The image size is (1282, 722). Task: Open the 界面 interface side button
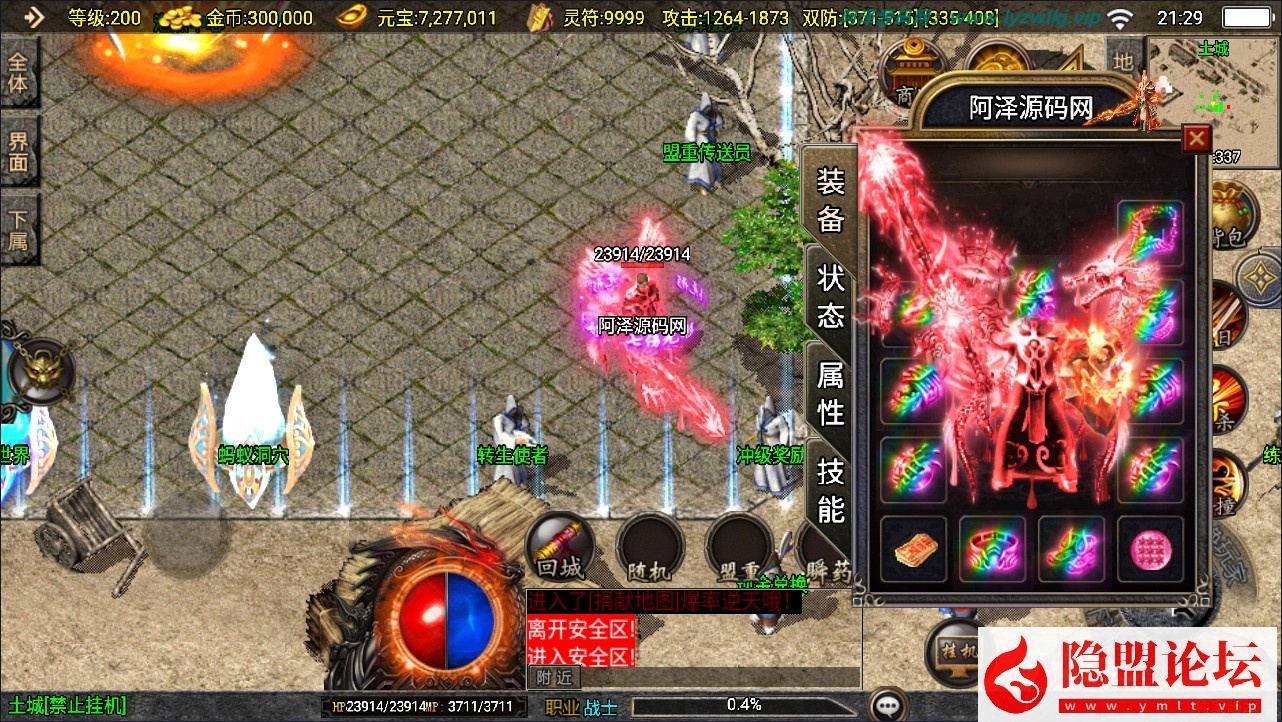coord(18,151)
